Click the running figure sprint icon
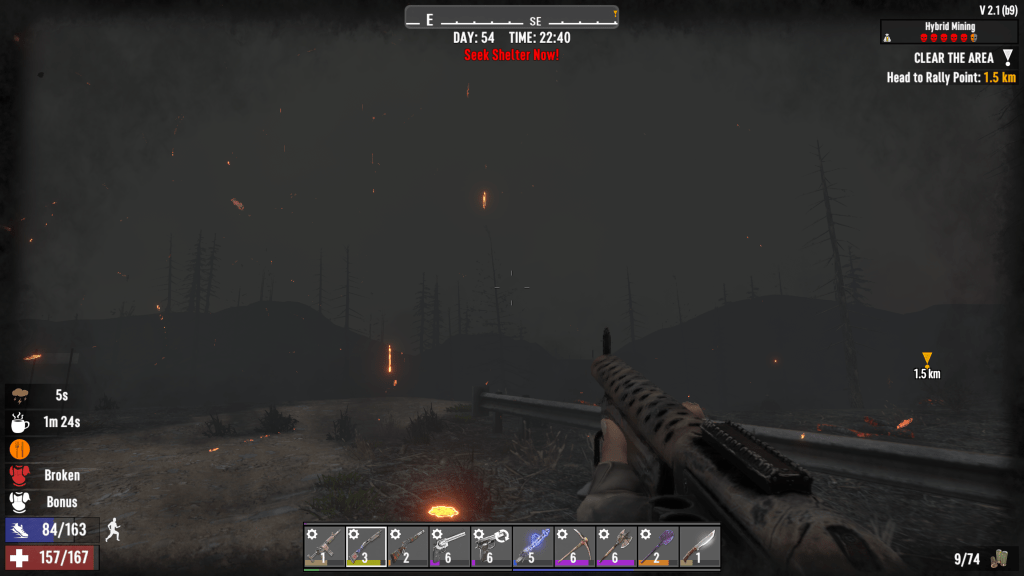The width and height of the screenshot is (1024, 576). (114, 530)
